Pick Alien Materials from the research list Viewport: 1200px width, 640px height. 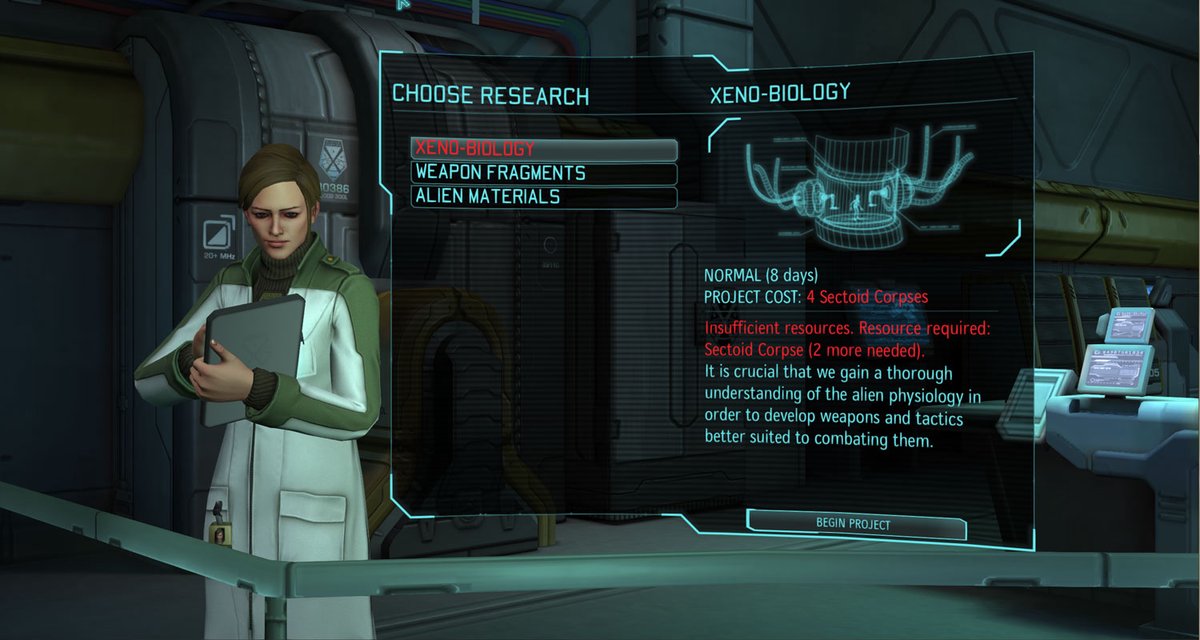click(x=543, y=197)
